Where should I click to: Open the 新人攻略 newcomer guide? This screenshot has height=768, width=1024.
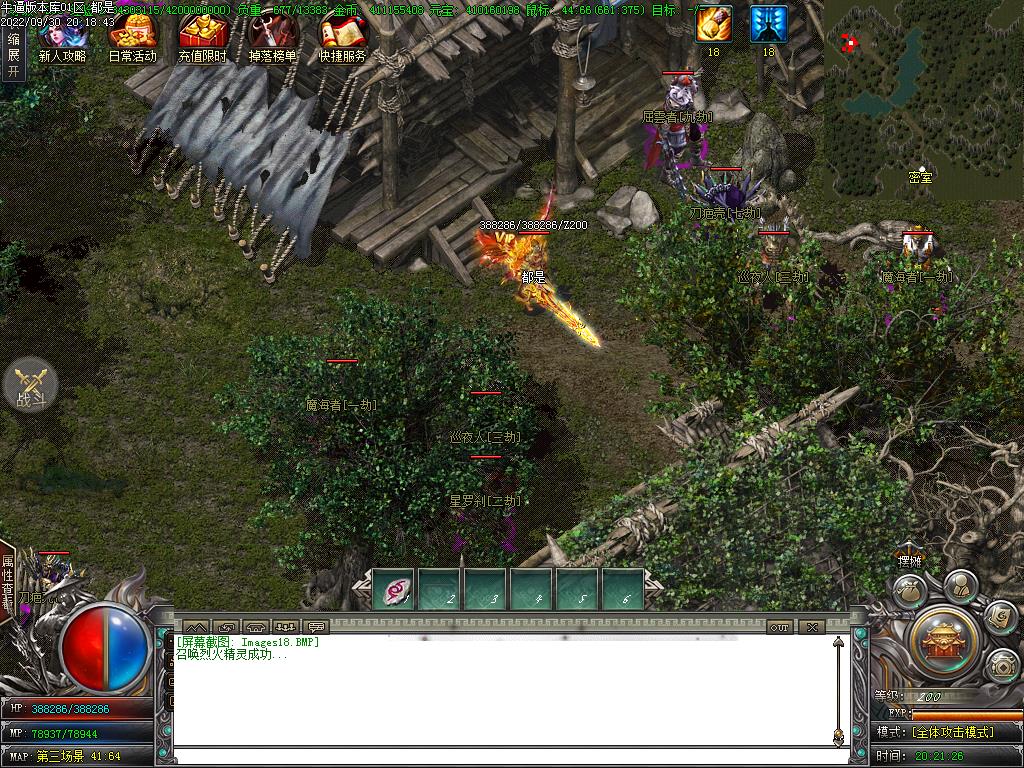coord(62,38)
